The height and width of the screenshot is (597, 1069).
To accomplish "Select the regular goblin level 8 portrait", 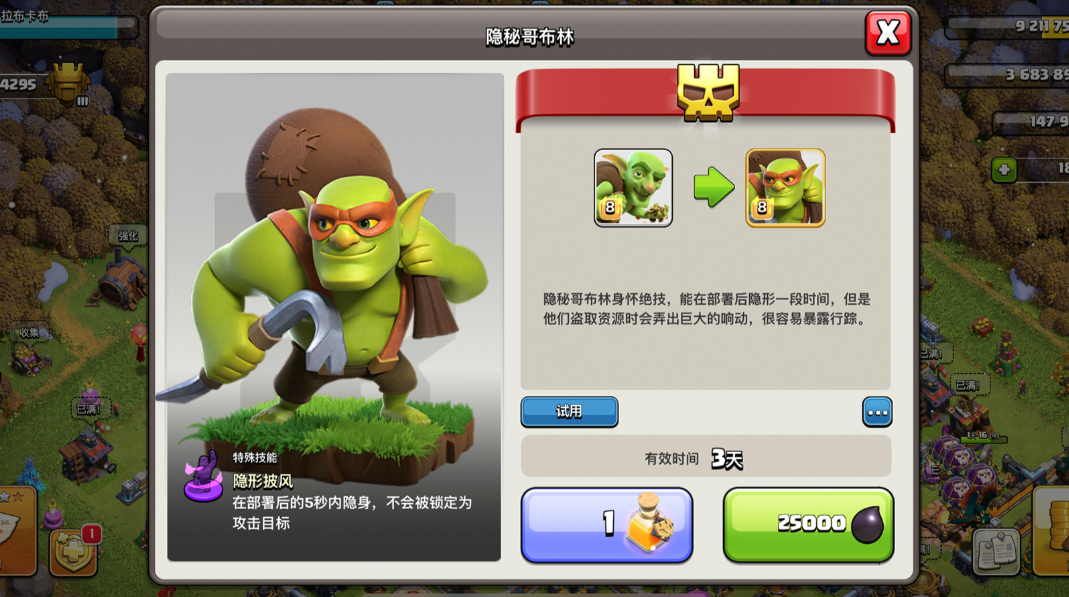I will pyautogui.click(x=633, y=188).
